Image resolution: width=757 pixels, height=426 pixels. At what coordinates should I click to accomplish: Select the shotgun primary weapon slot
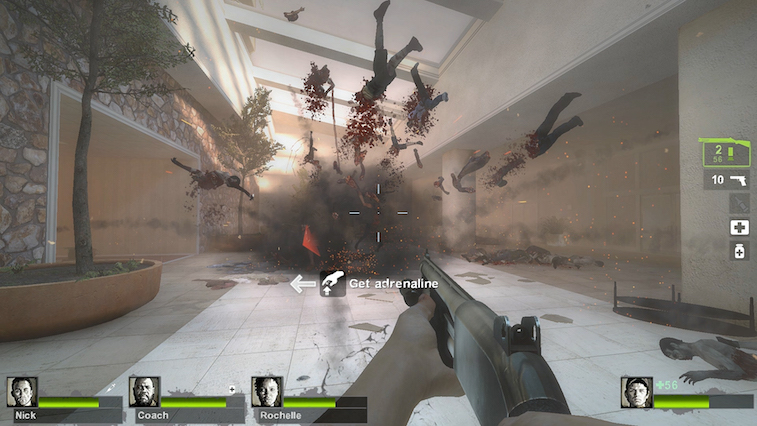[729, 153]
